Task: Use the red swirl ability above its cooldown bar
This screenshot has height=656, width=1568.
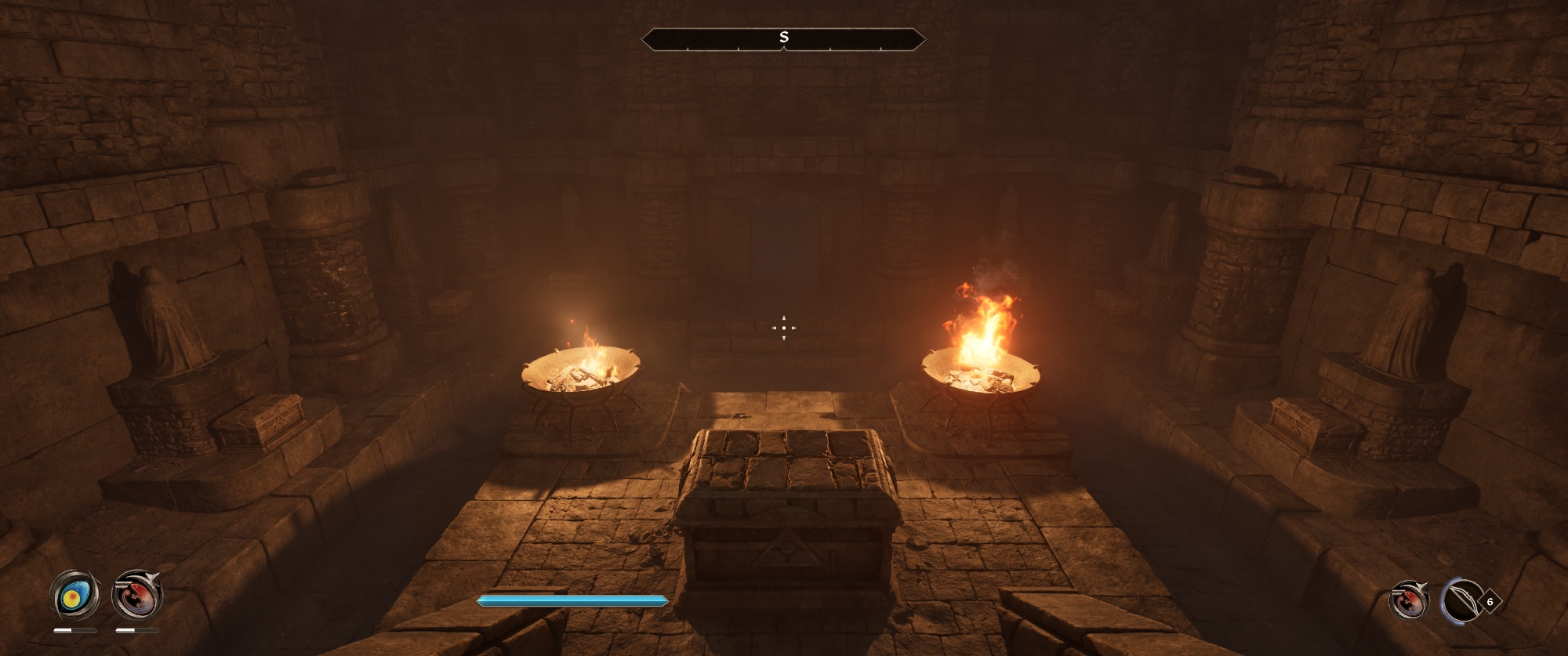Action: tap(137, 596)
